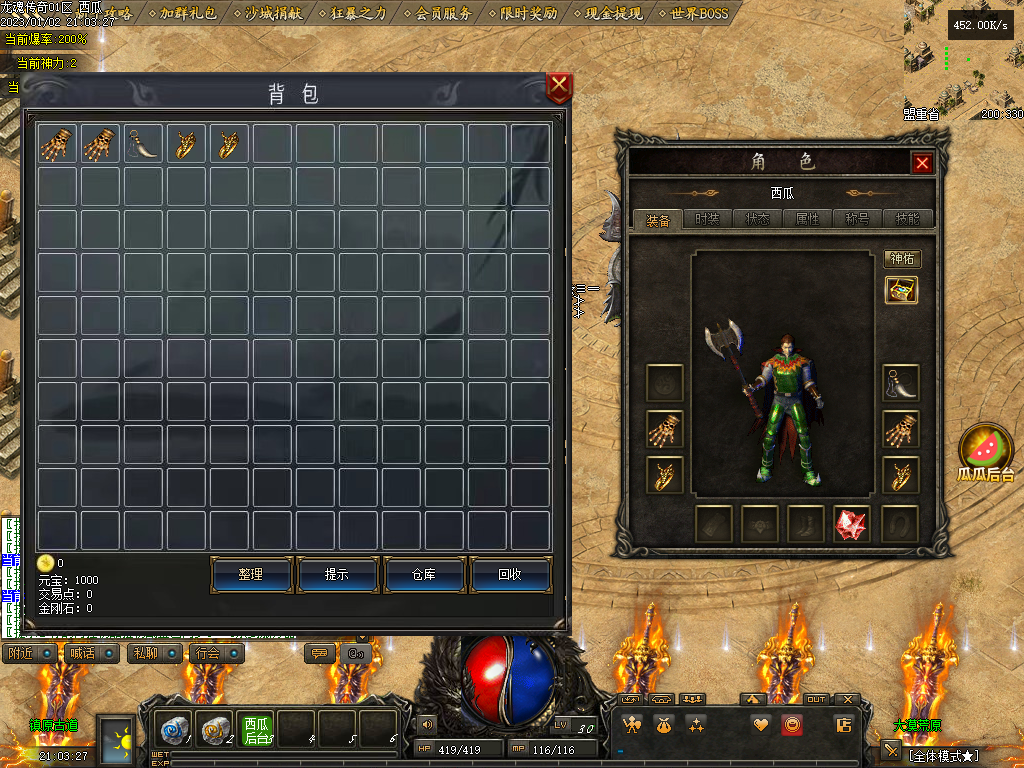Image resolution: width=1024 pixels, height=768 pixels.
Task: Click the 提示 hint button
Action: click(337, 575)
